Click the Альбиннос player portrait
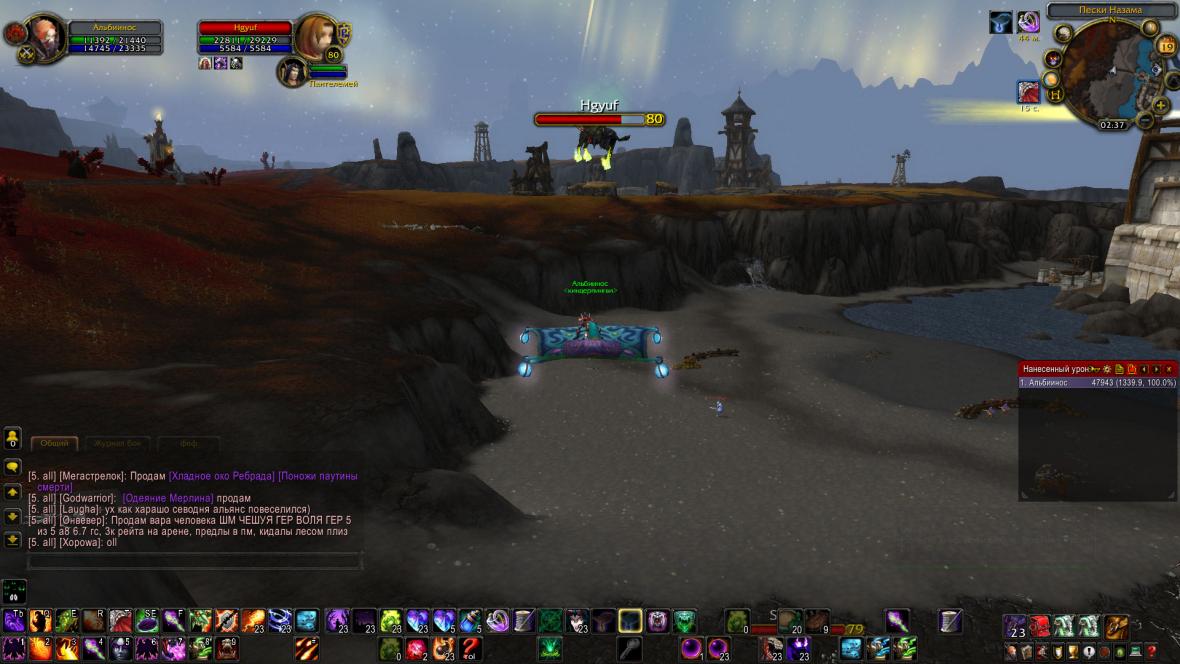Viewport: 1180px width, 664px height. 46,37
